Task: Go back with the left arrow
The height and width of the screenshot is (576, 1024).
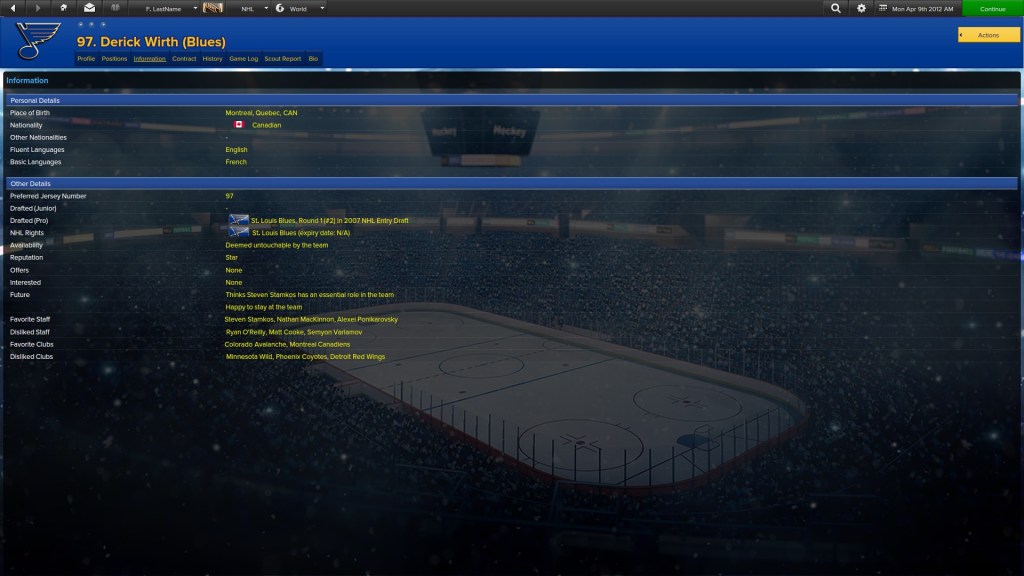Action: pyautogui.click(x=13, y=8)
